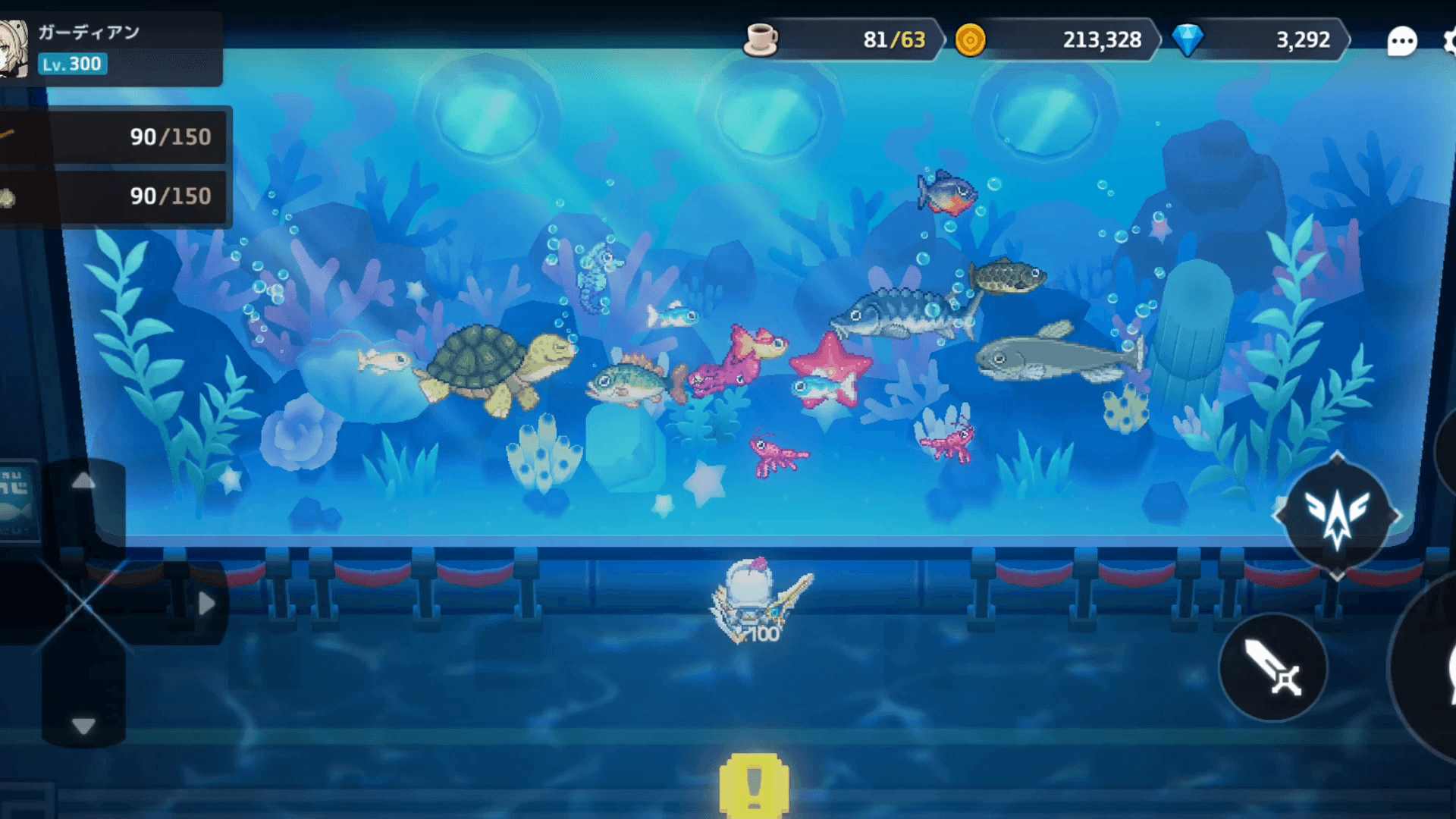Tap the d-pad right arrow
The width and height of the screenshot is (1456, 819).
[x=206, y=604]
